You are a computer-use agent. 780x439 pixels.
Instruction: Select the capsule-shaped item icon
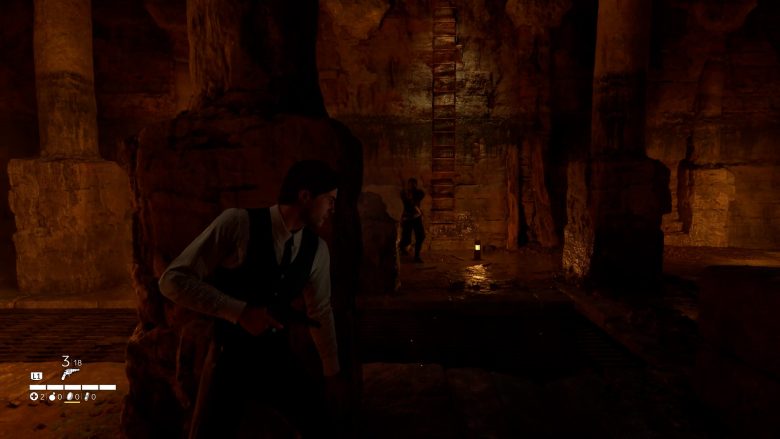click(88, 397)
